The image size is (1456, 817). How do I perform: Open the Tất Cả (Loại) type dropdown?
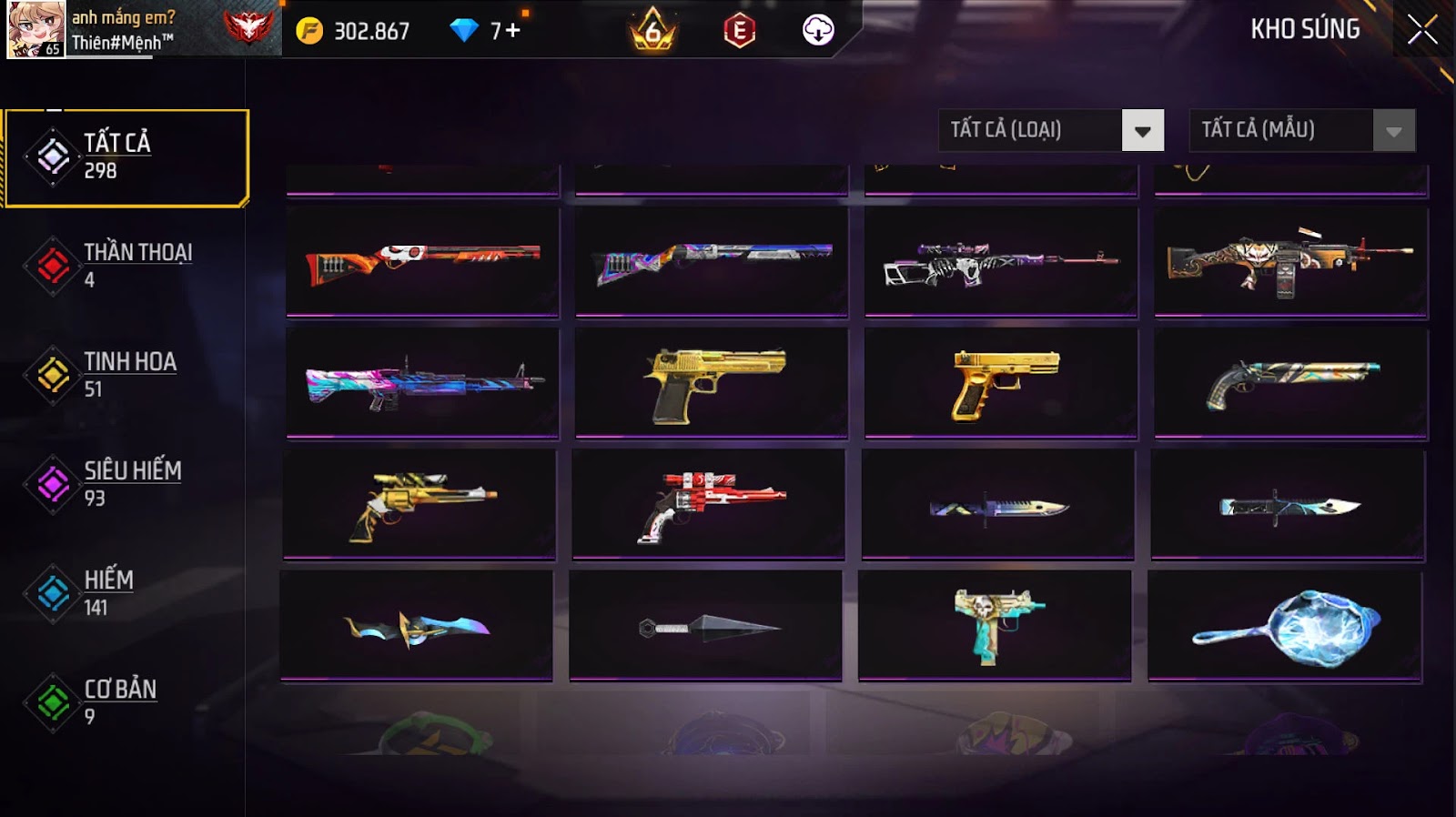[x=1142, y=130]
